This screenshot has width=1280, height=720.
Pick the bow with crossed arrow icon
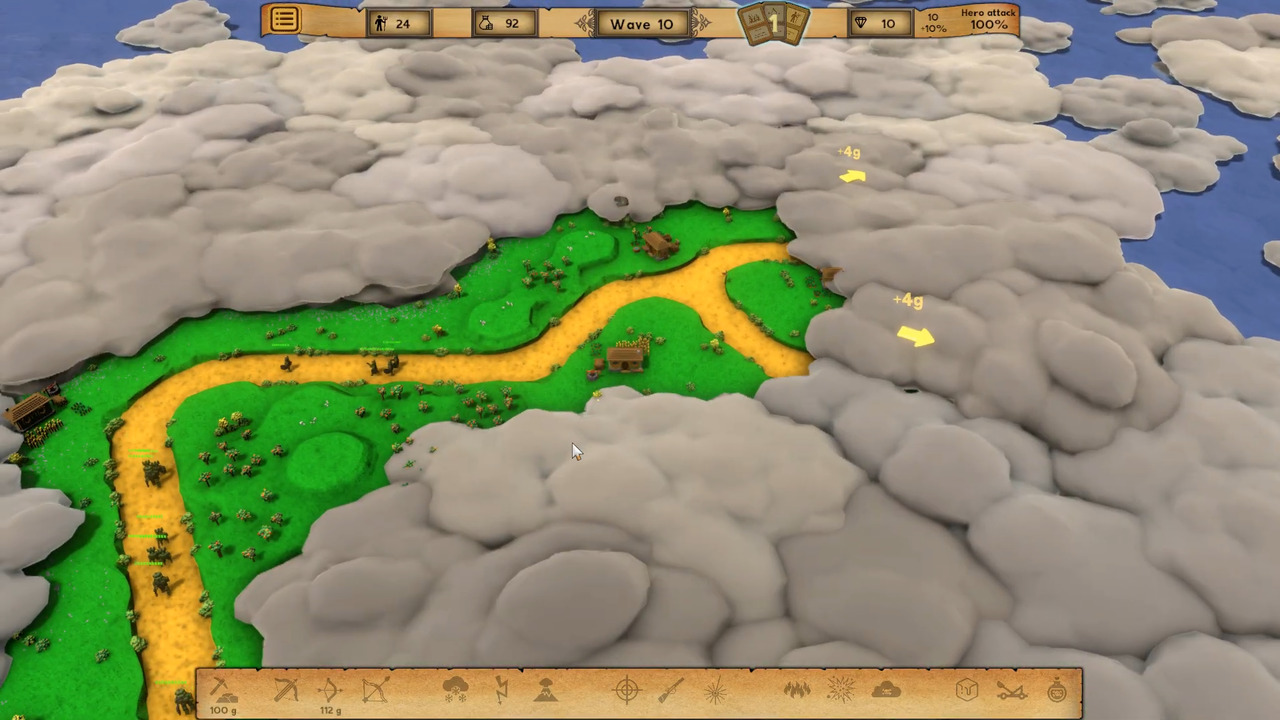(x=375, y=690)
